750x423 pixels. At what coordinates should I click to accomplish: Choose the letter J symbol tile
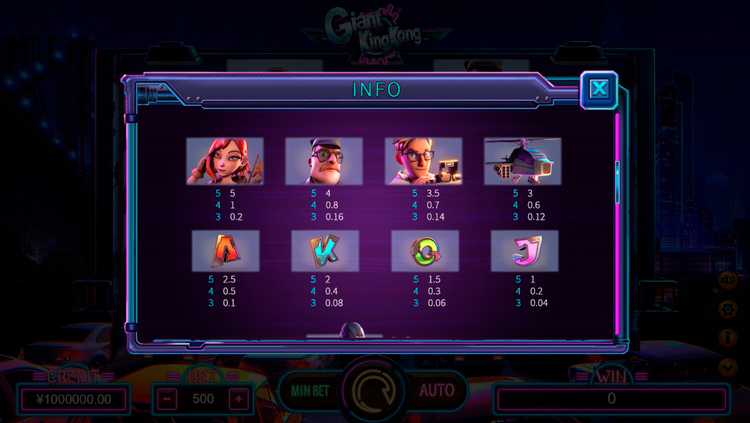pyautogui.click(x=524, y=251)
